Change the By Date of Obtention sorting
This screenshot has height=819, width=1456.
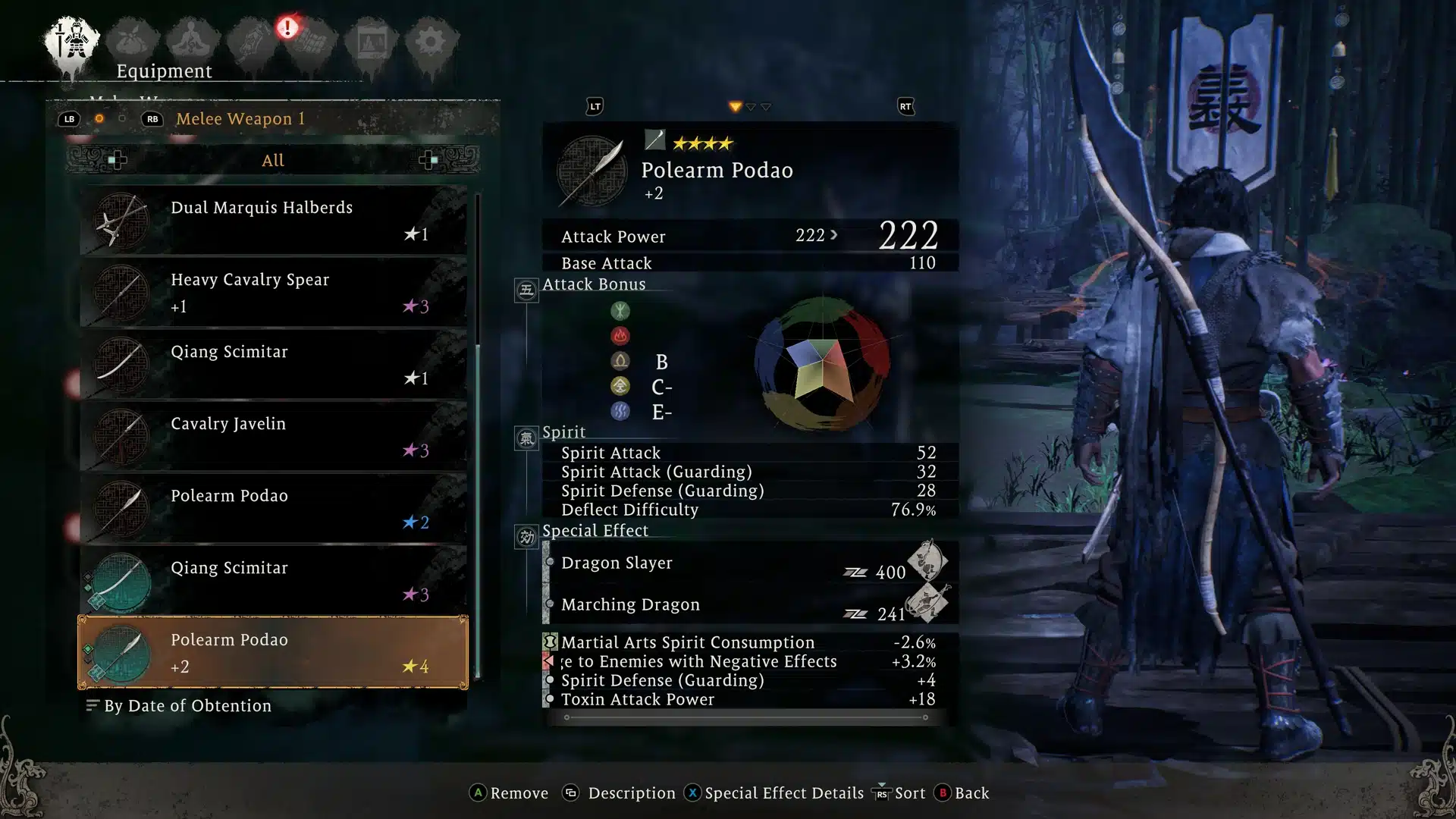180,706
